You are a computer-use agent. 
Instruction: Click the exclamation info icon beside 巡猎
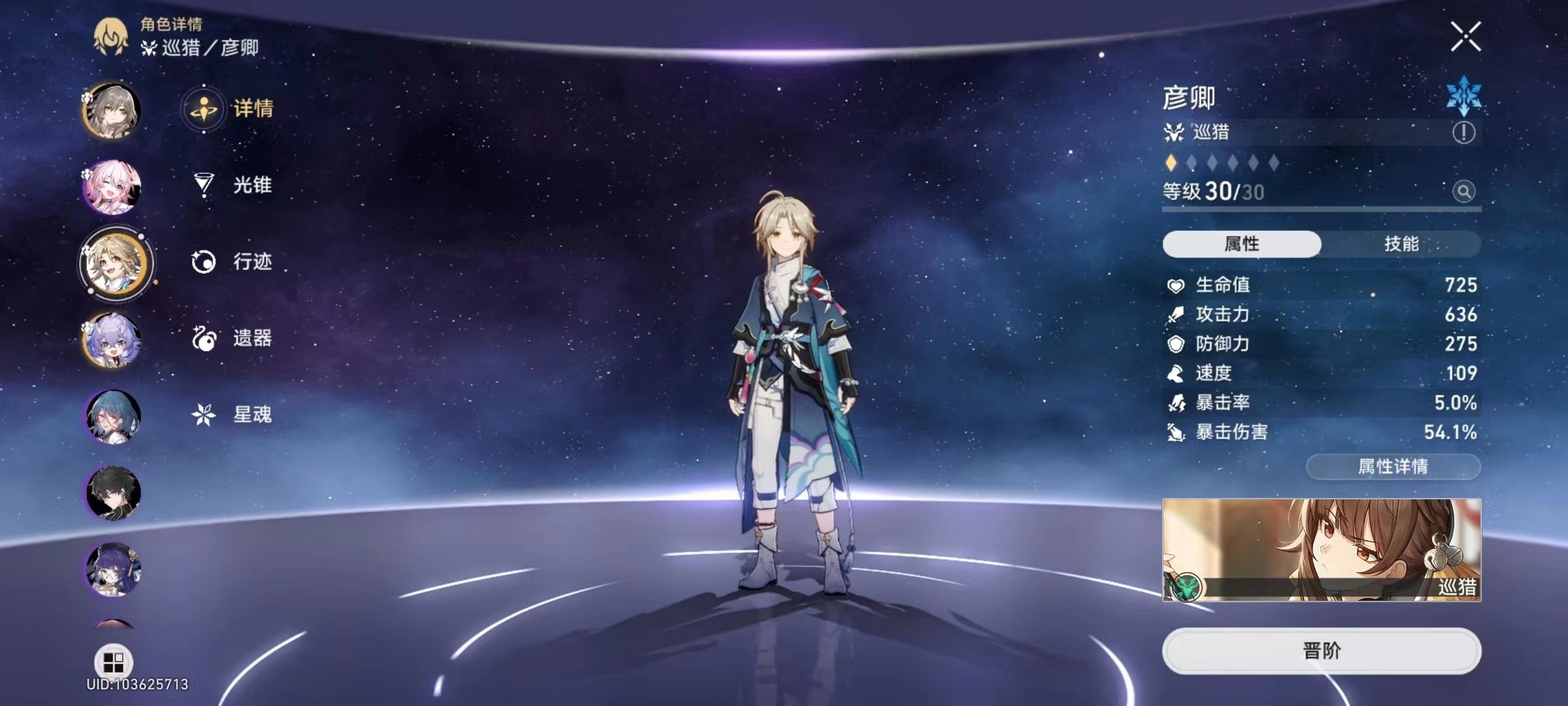click(1463, 133)
